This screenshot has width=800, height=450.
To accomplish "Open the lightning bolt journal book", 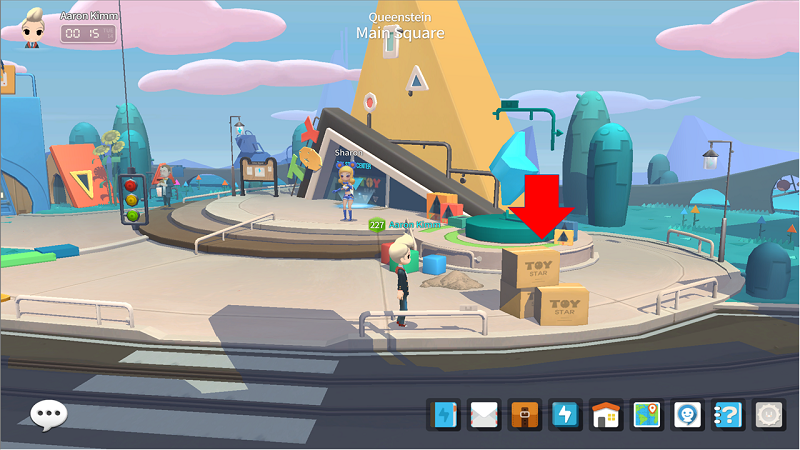I will [444, 414].
